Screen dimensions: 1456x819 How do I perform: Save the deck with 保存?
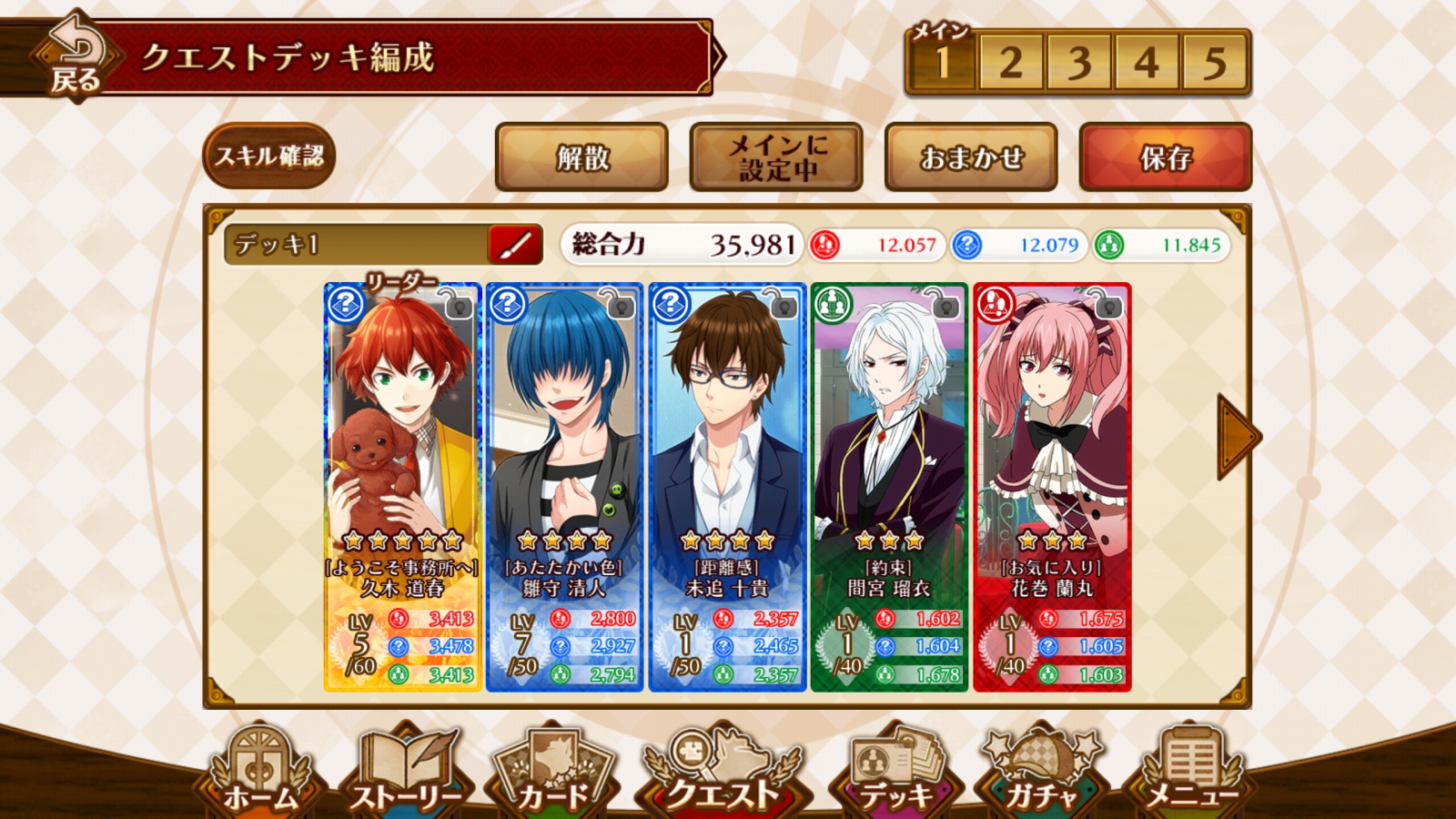(x=1166, y=157)
